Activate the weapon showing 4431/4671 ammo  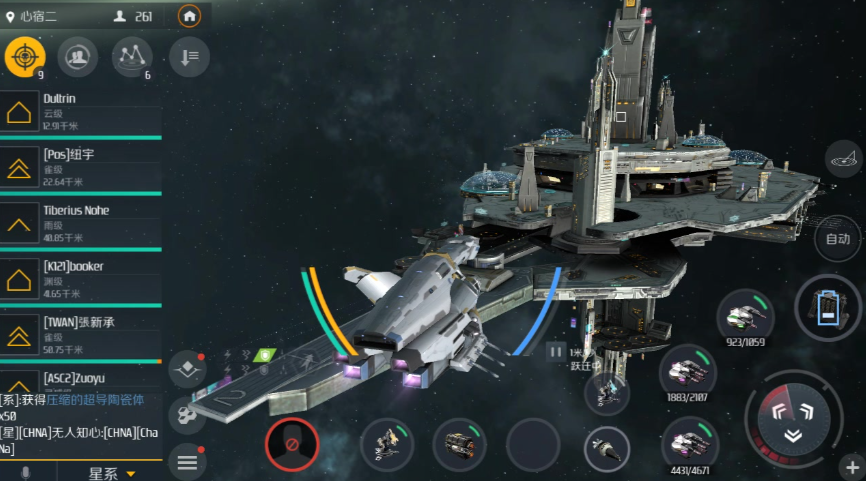pyautogui.click(x=688, y=441)
